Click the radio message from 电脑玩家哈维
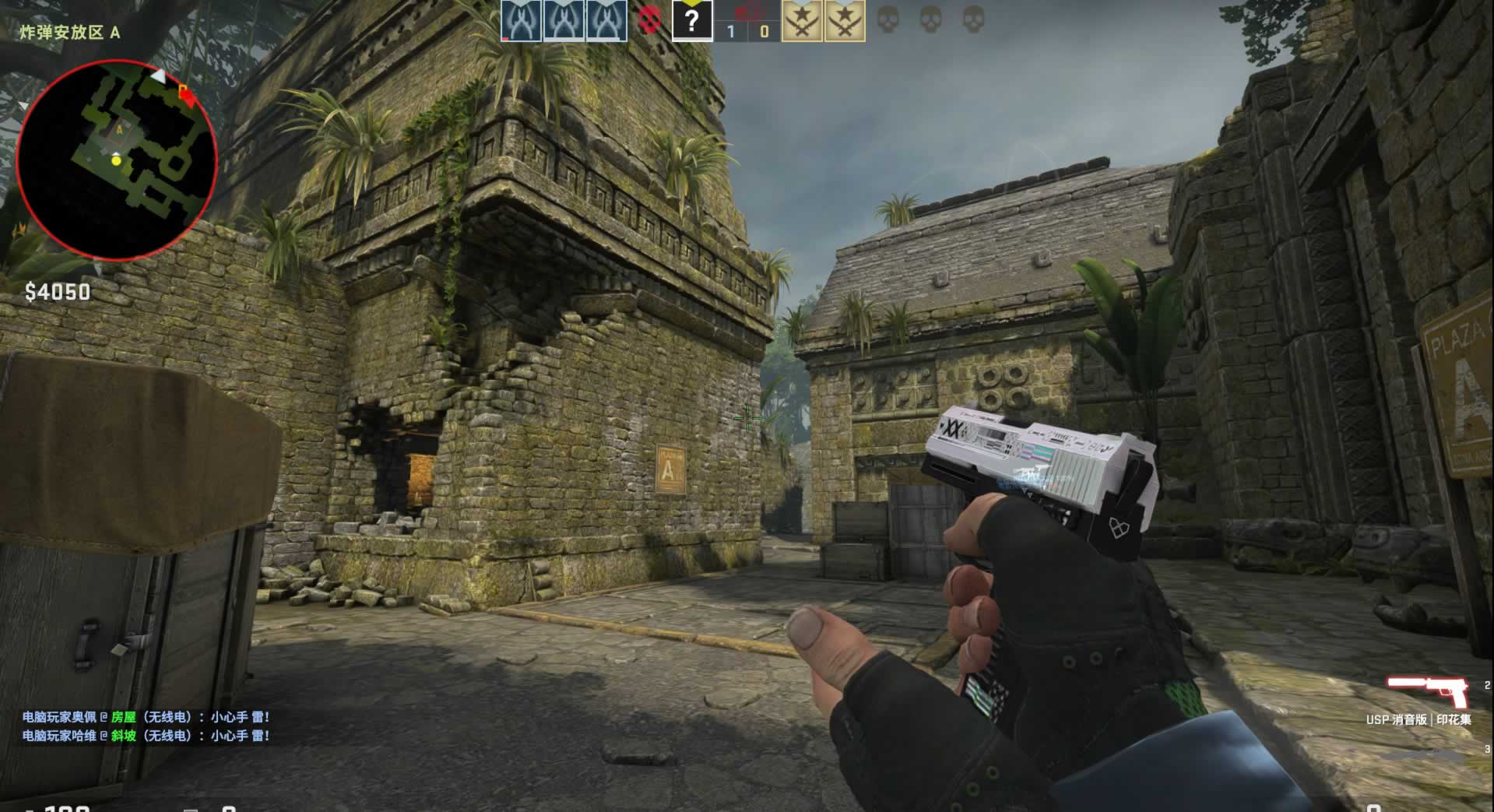This screenshot has width=1494, height=812. [x=146, y=736]
